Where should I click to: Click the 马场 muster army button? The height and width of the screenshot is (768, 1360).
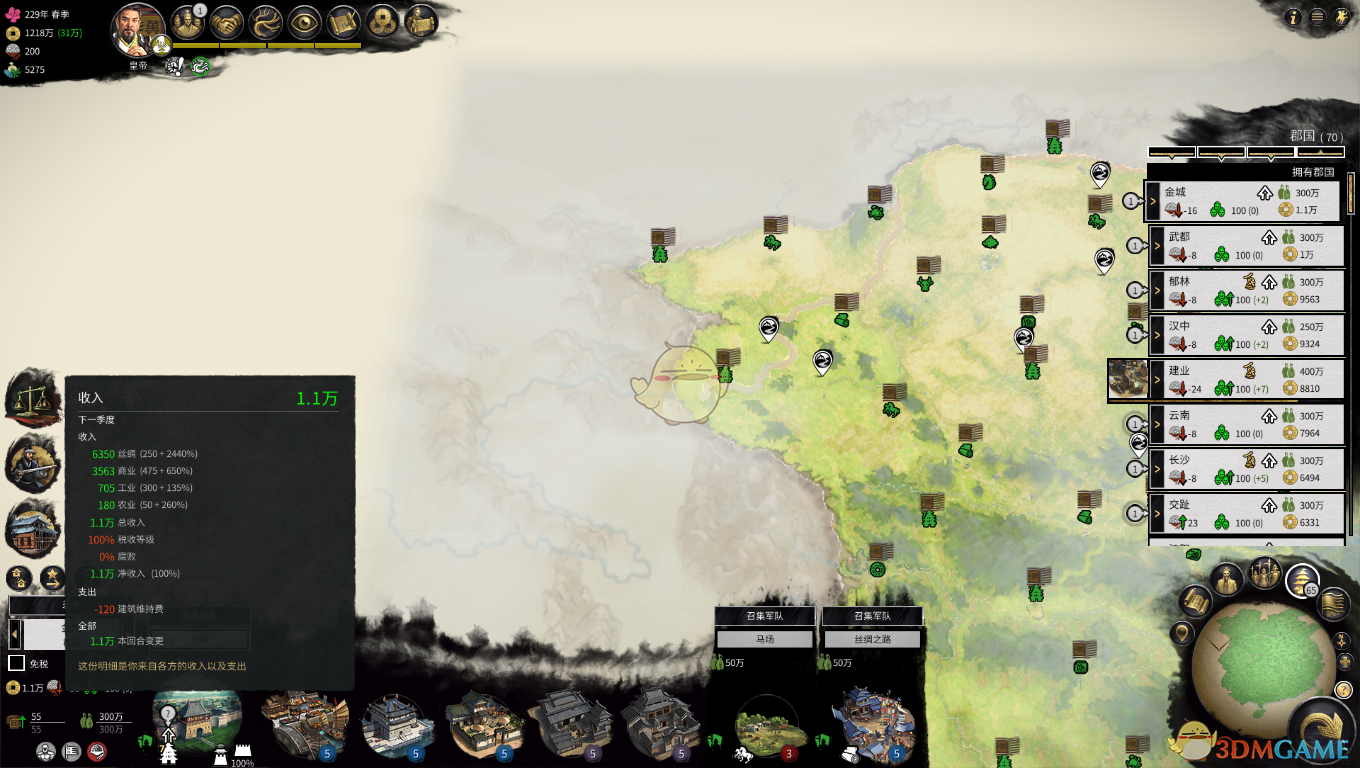[x=764, y=639]
